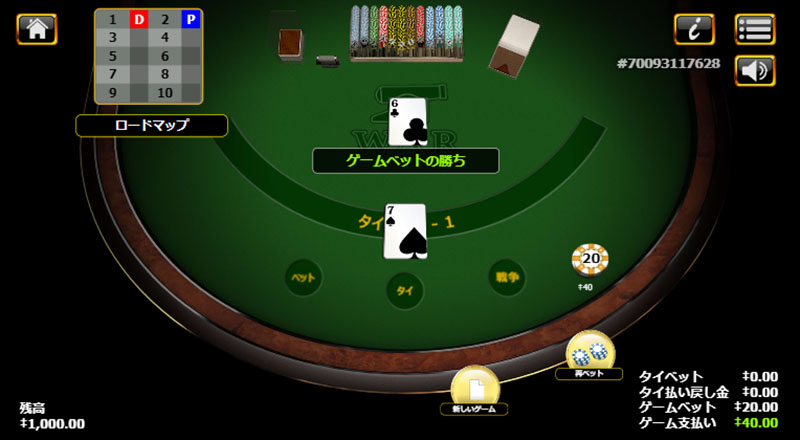This screenshot has width=800, height=440.
Task: Choose the 戦争 war spot
Action: tap(506, 277)
